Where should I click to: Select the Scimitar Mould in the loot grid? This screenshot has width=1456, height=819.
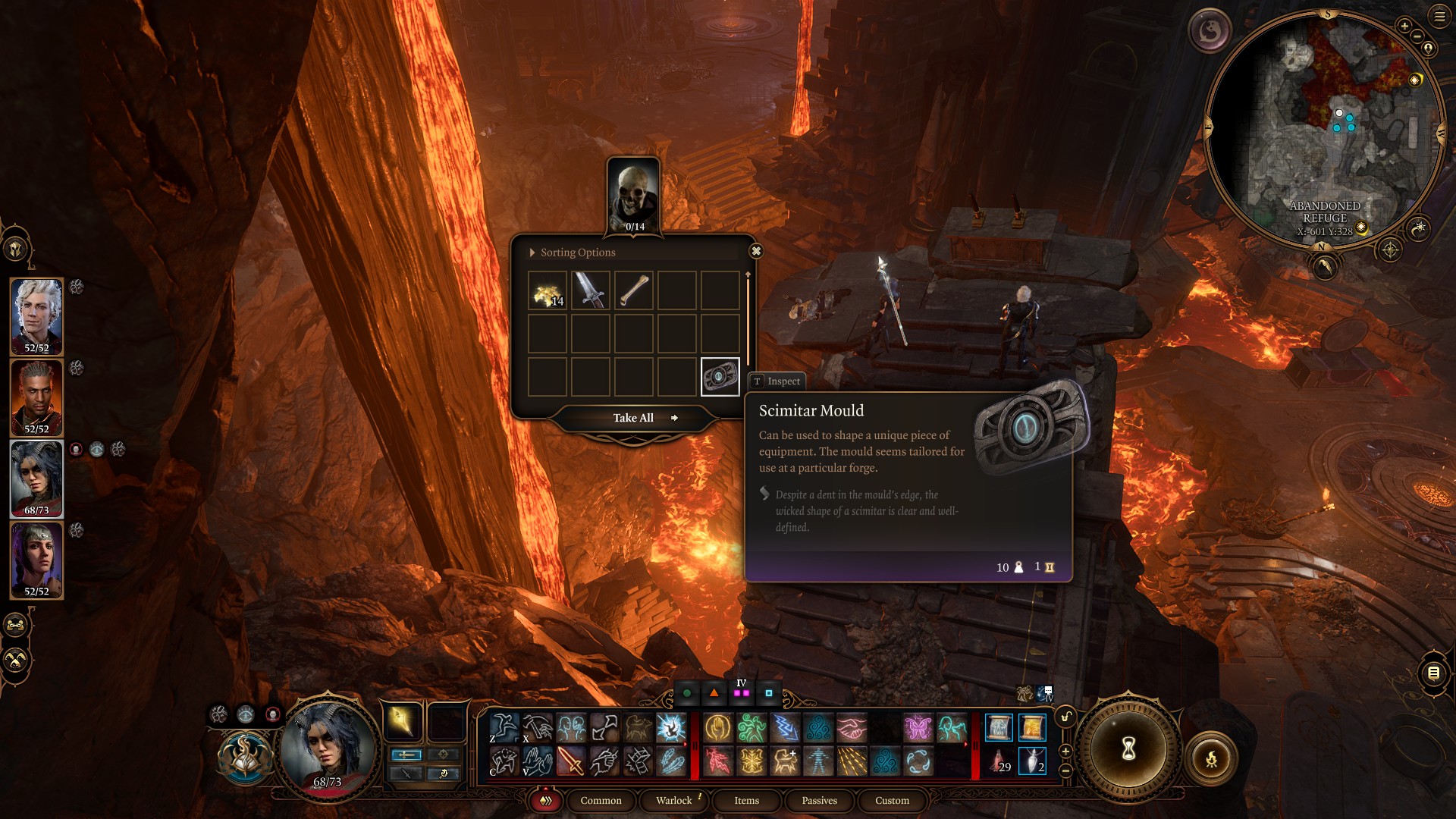pos(721,377)
